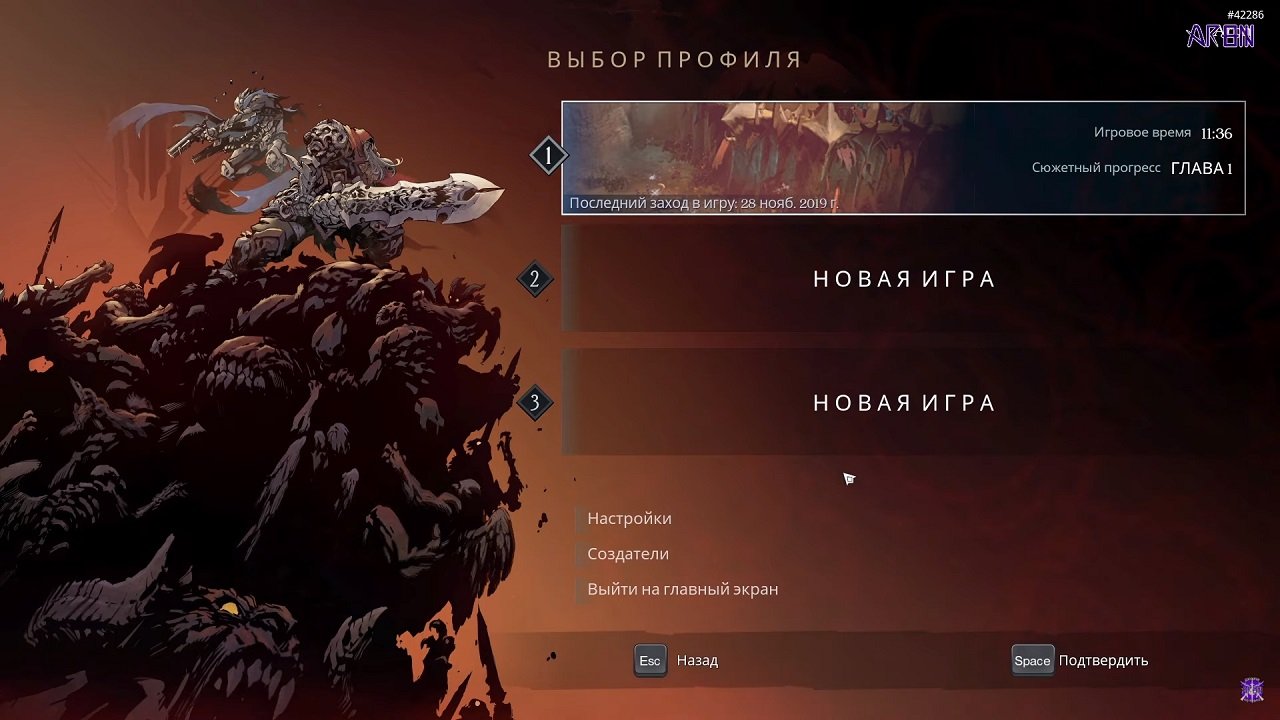Choose Выйти на главный экран menu entry

coord(684,588)
